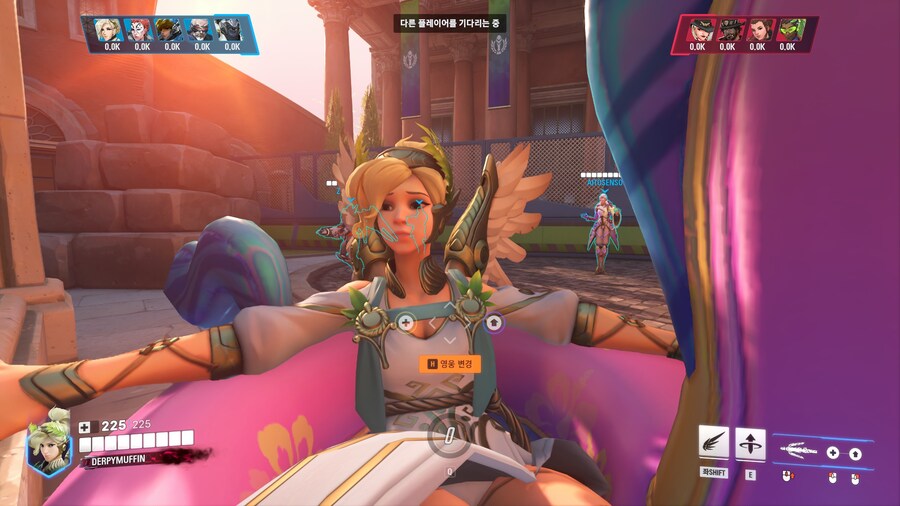Select Mercy's portrait in the blue team bar

(112, 28)
